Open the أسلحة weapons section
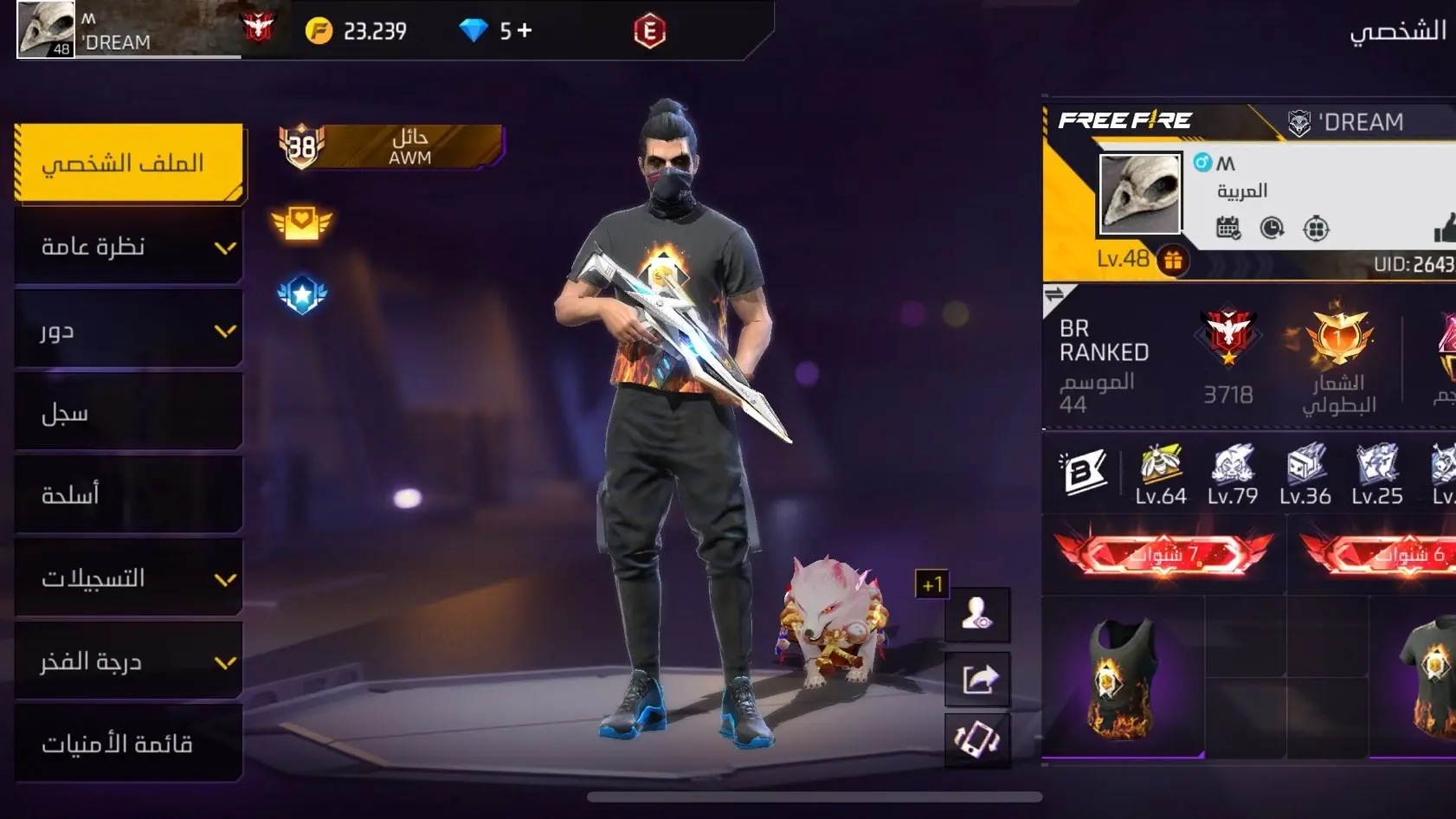Image resolution: width=1456 pixels, height=819 pixels. (129, 495)
